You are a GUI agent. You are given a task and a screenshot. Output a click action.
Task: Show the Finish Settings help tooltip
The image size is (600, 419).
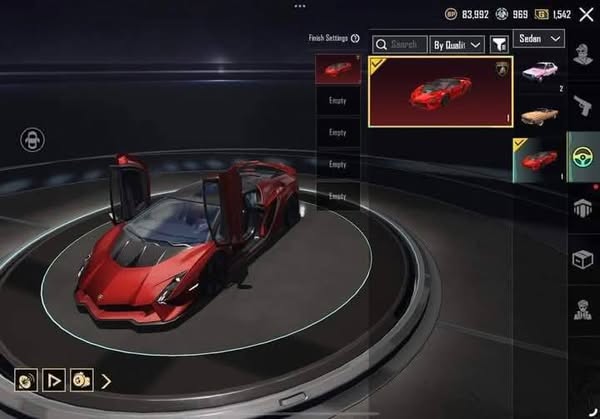[x=355, y=38]
